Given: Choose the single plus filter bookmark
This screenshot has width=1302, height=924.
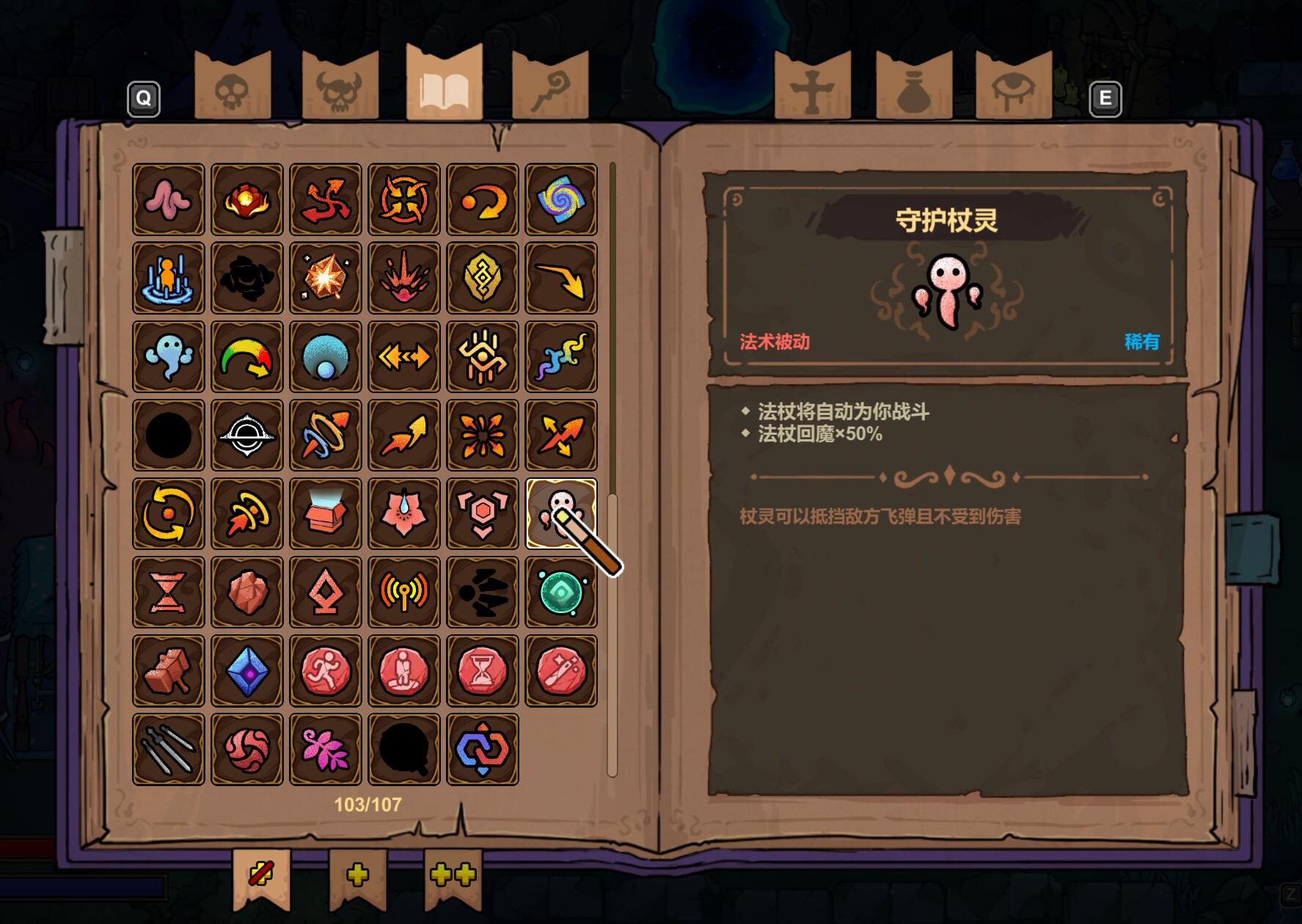Looking at the screenshot, I should [357, 875].
